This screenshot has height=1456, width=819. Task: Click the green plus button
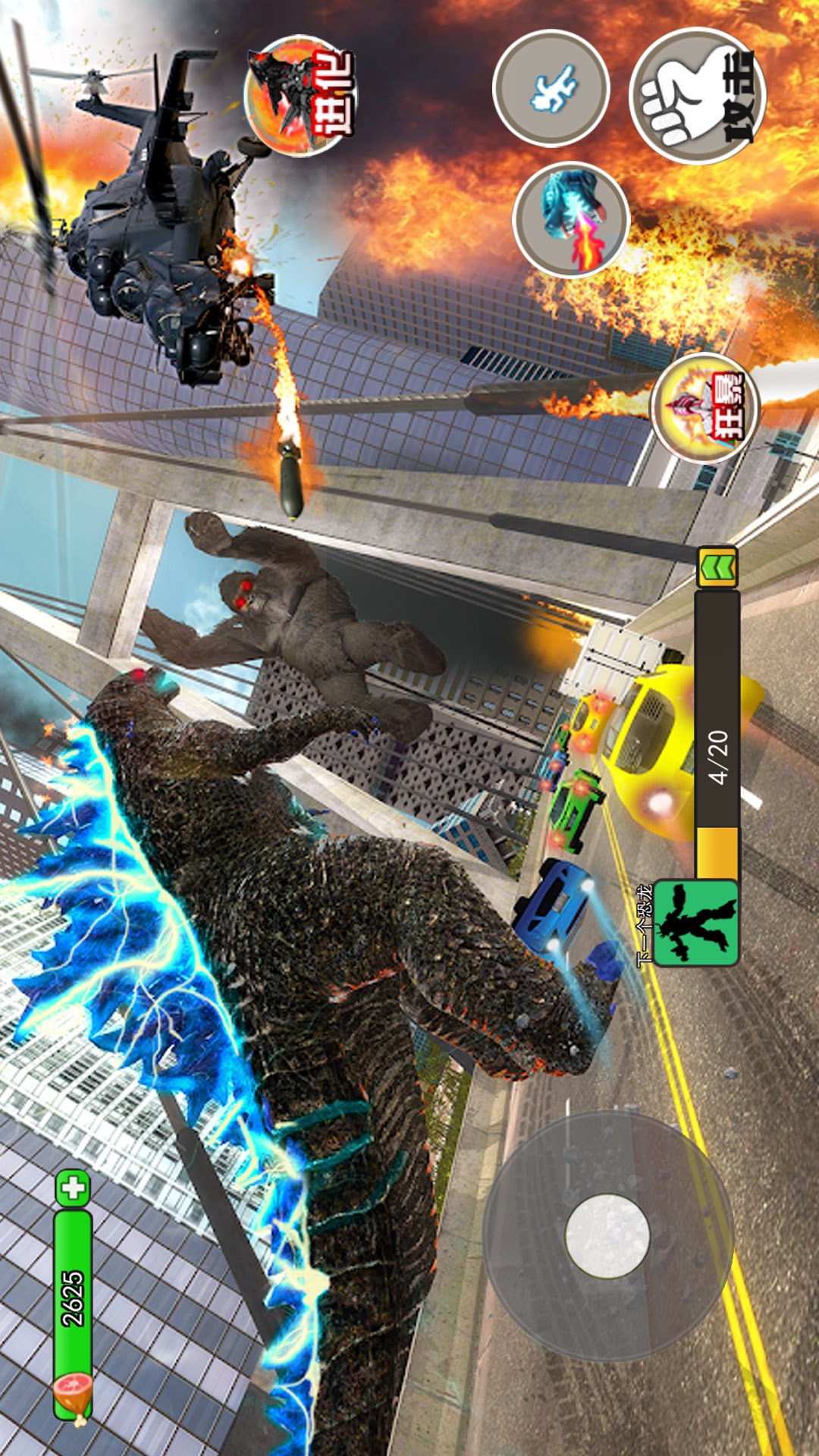(x=74, y=1188)
